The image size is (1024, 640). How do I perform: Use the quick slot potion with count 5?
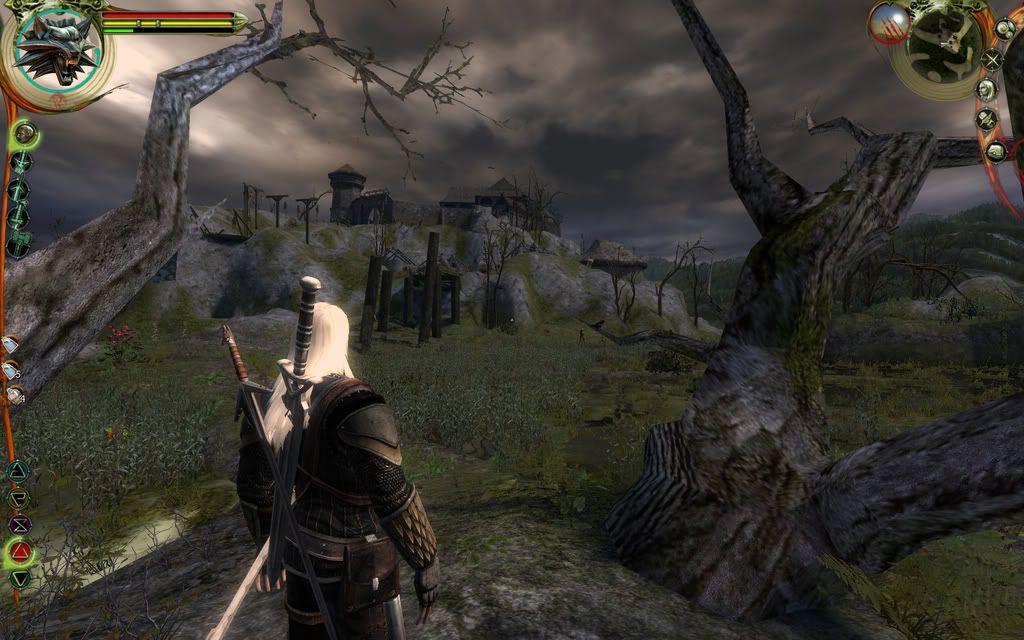12,371
